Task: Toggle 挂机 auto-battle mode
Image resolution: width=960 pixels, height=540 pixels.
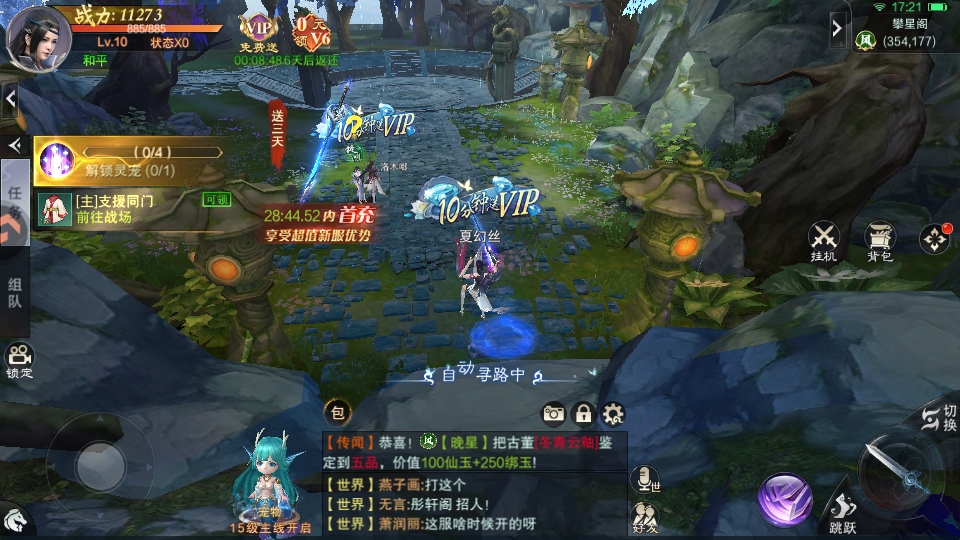Action: [824, 242]
